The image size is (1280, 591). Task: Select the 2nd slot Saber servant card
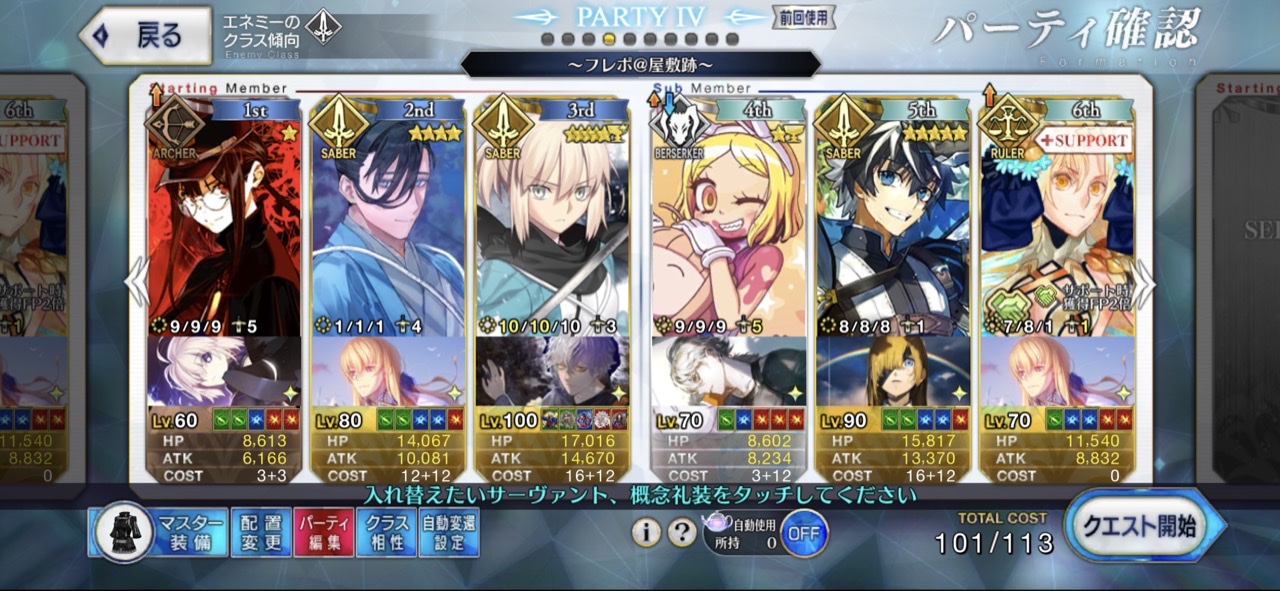pyautogui.click(x=388, y=230)
